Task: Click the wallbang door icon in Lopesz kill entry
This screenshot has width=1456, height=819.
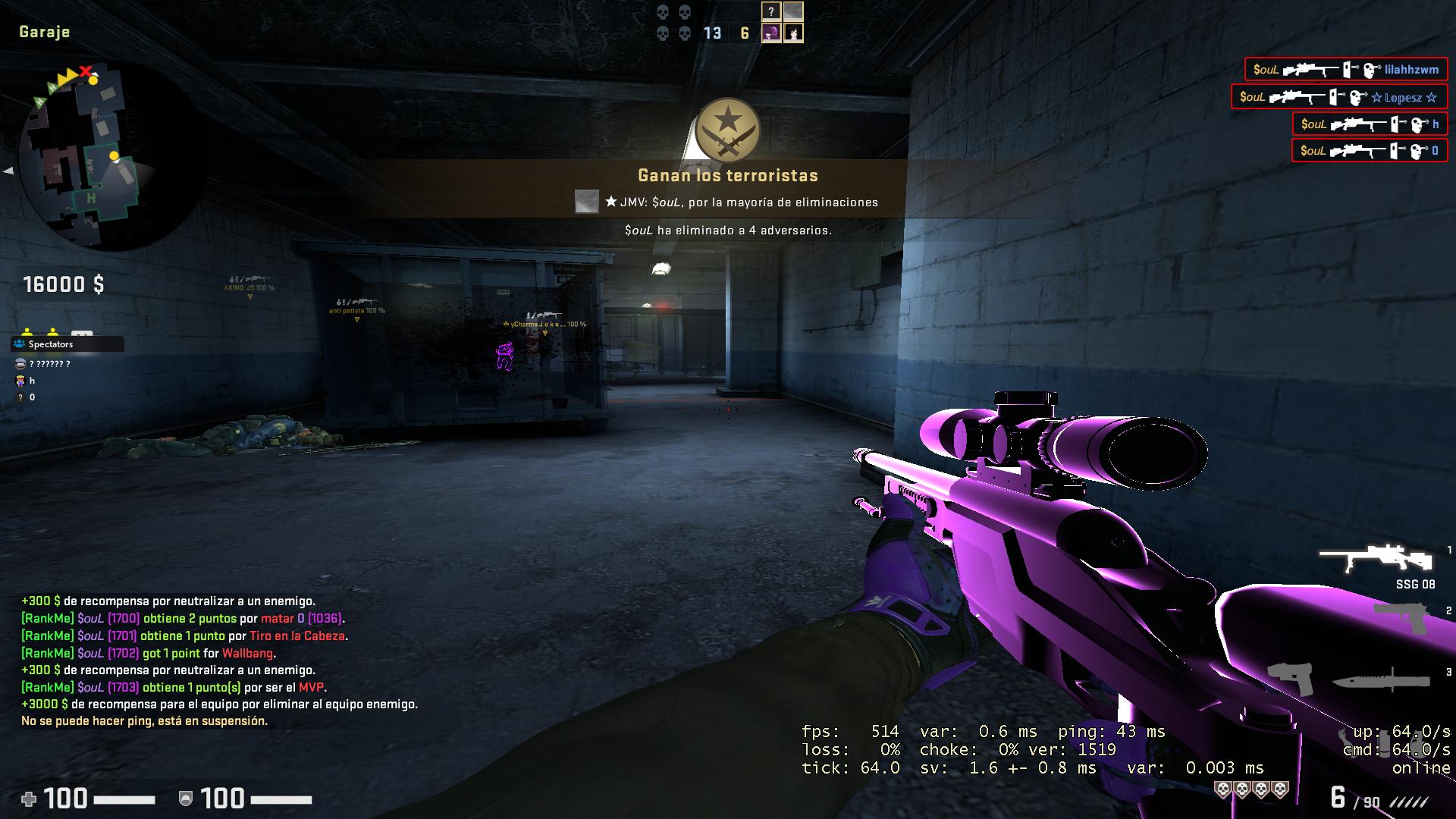Action: tap(1332, 97)
